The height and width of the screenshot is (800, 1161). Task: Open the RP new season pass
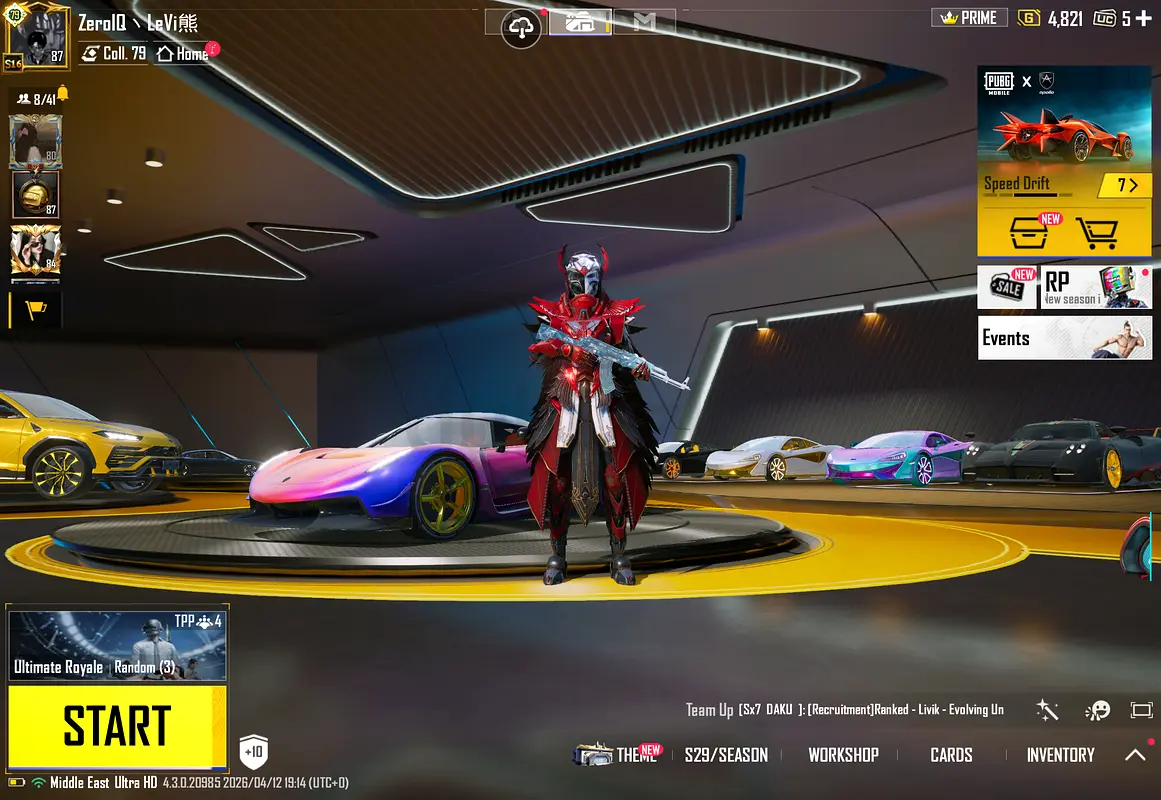[1096, 287]
